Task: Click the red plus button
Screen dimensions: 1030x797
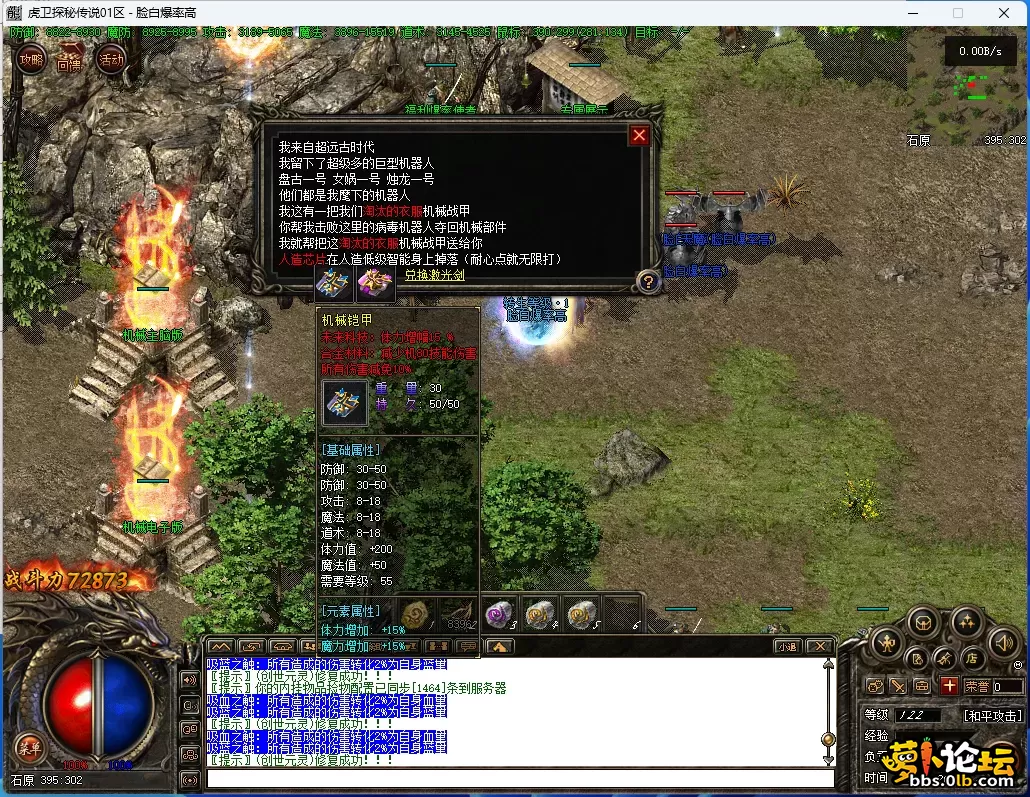Action: pyautogui.click(x=949, y=686)
